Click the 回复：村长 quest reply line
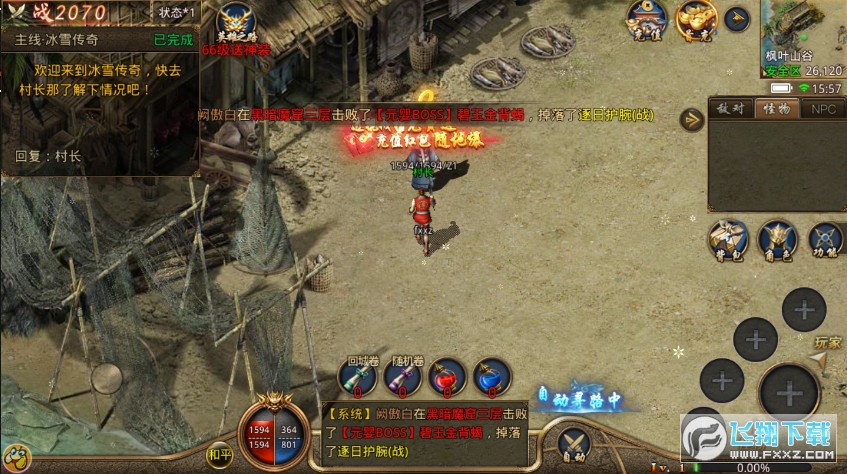Viewport: 847px width, 474px height. click(50, 156)
